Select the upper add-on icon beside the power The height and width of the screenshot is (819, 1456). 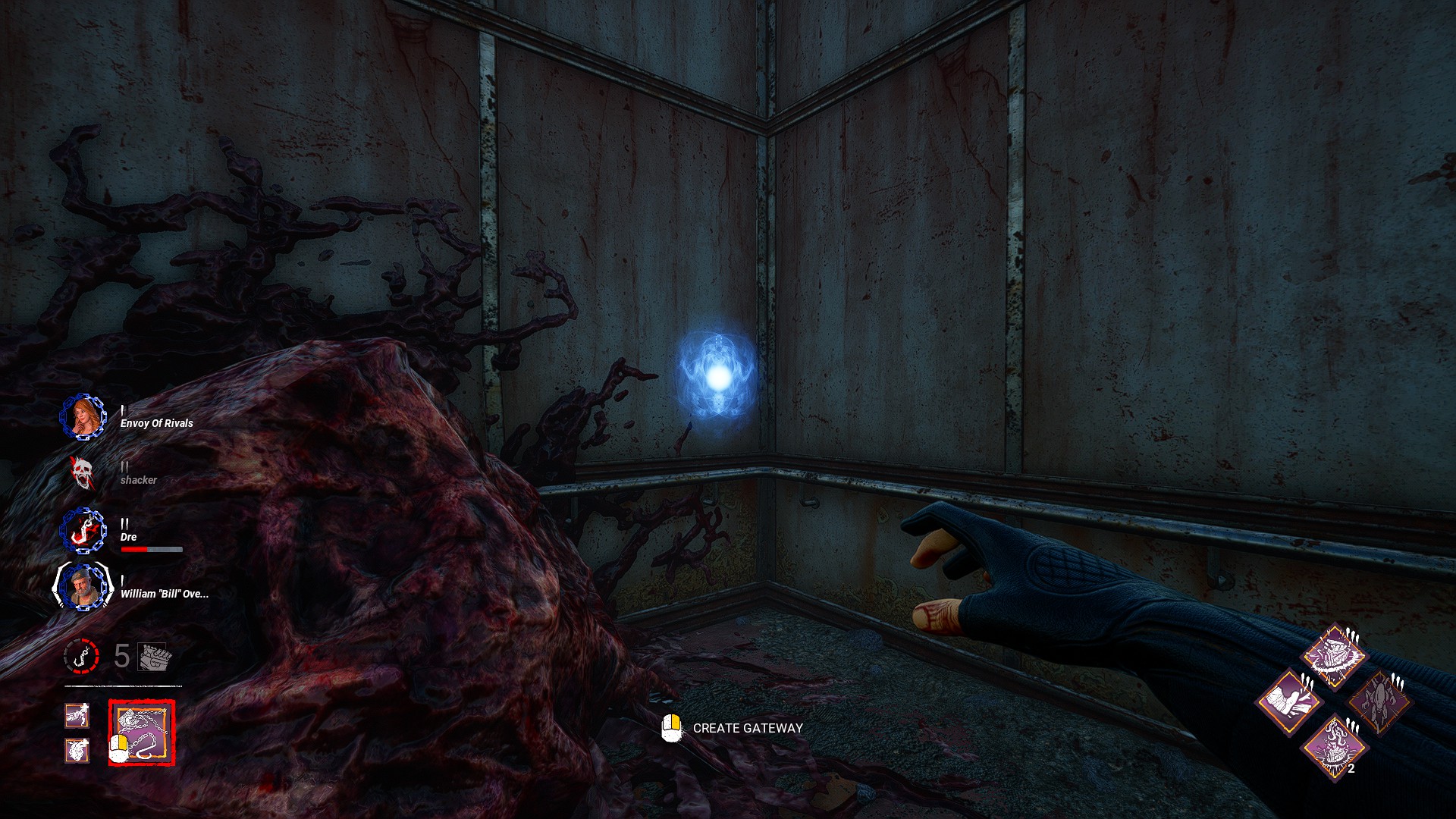pos(77,714)
